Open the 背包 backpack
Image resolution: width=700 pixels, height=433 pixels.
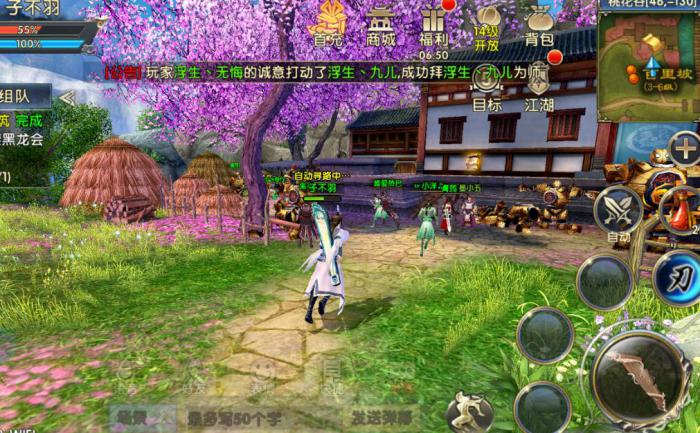coord(539,25)
